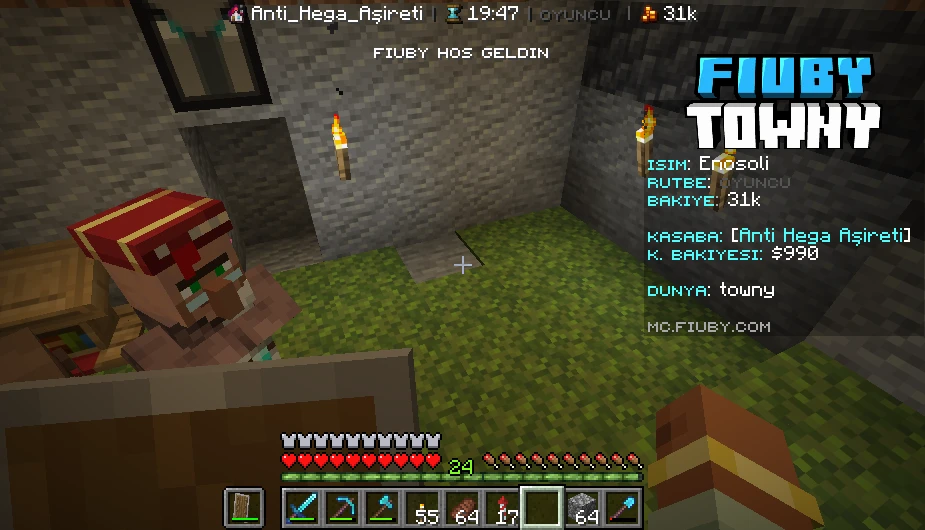The height and width of the screenshot is (530, 925).
Task: Switch to the diamond shovel slot
Action: 622,508
